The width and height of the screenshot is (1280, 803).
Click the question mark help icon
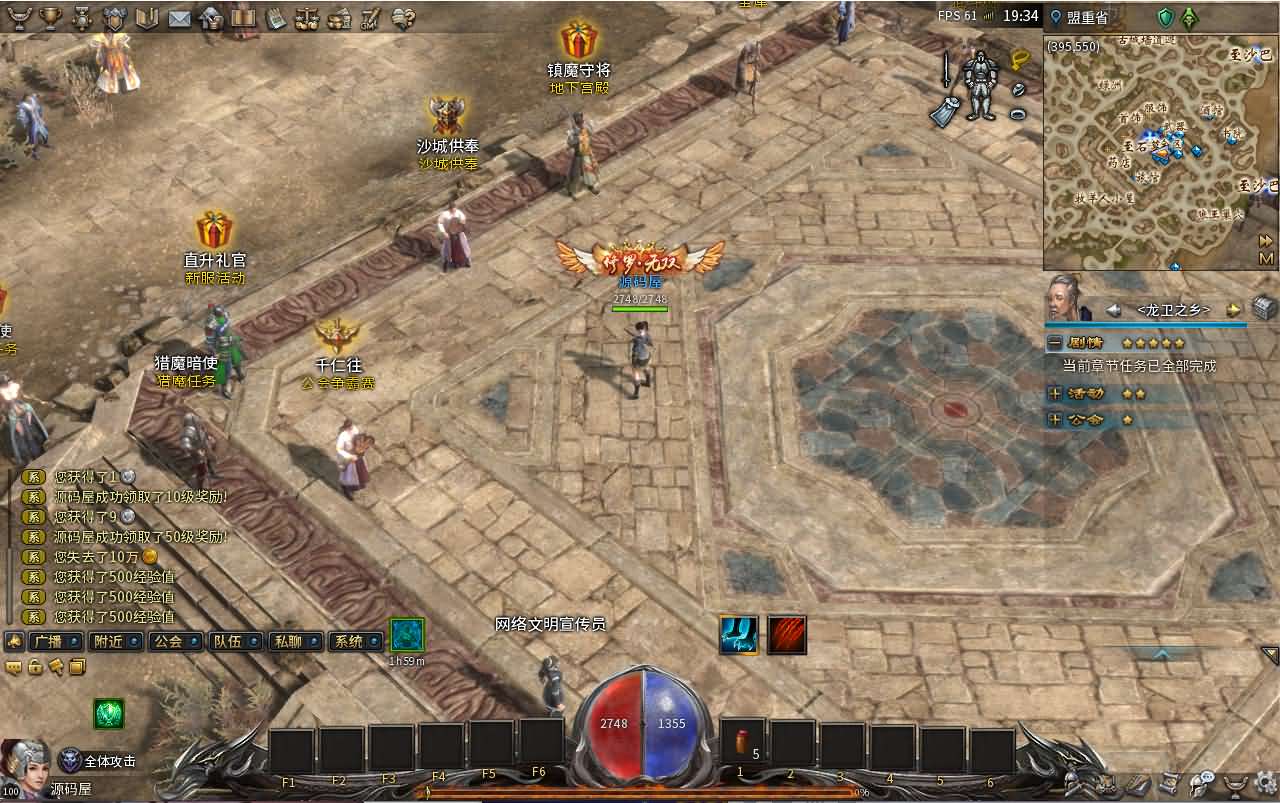[404, 17]
